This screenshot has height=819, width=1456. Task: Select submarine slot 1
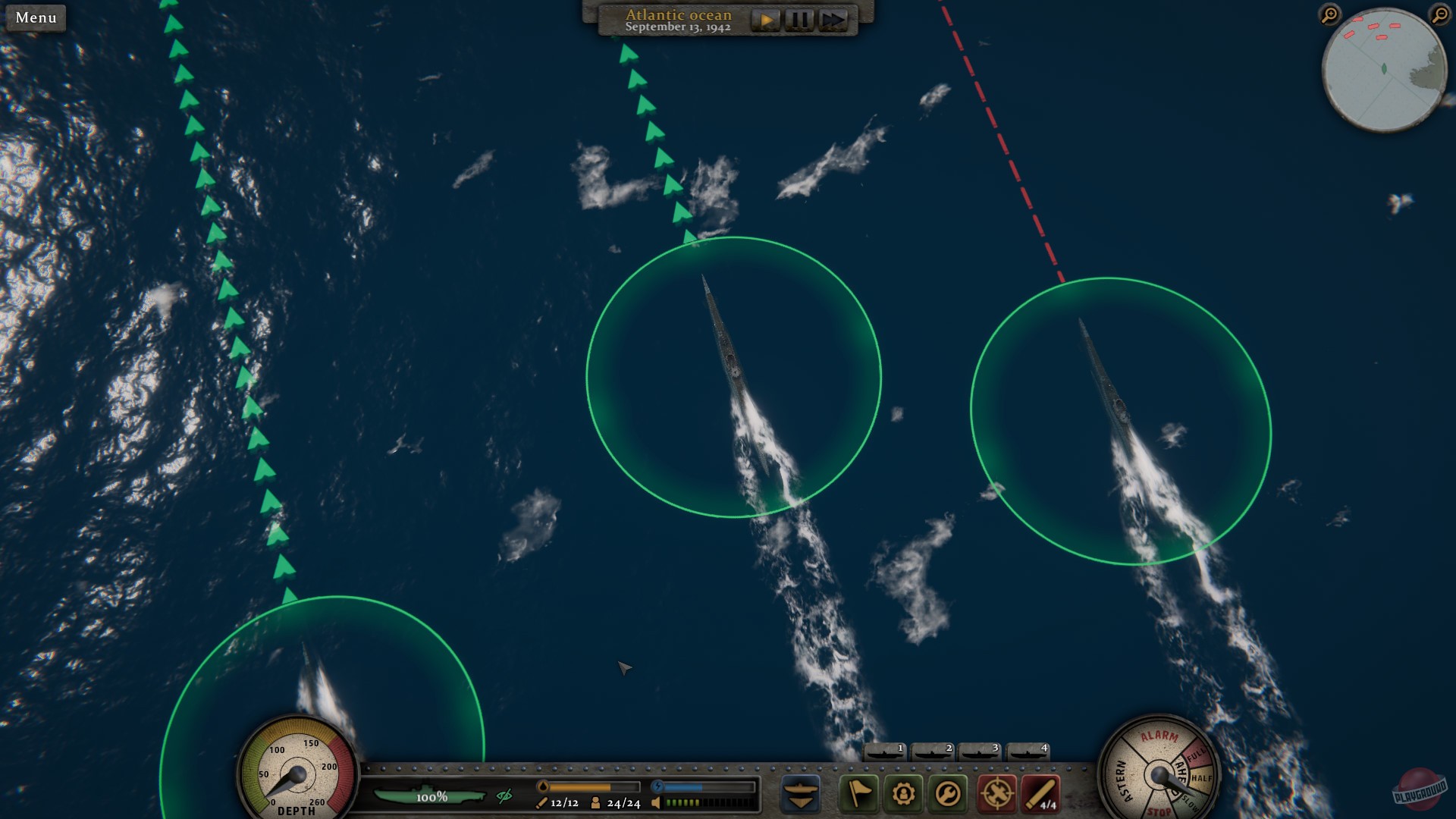(x=884, y=752)
